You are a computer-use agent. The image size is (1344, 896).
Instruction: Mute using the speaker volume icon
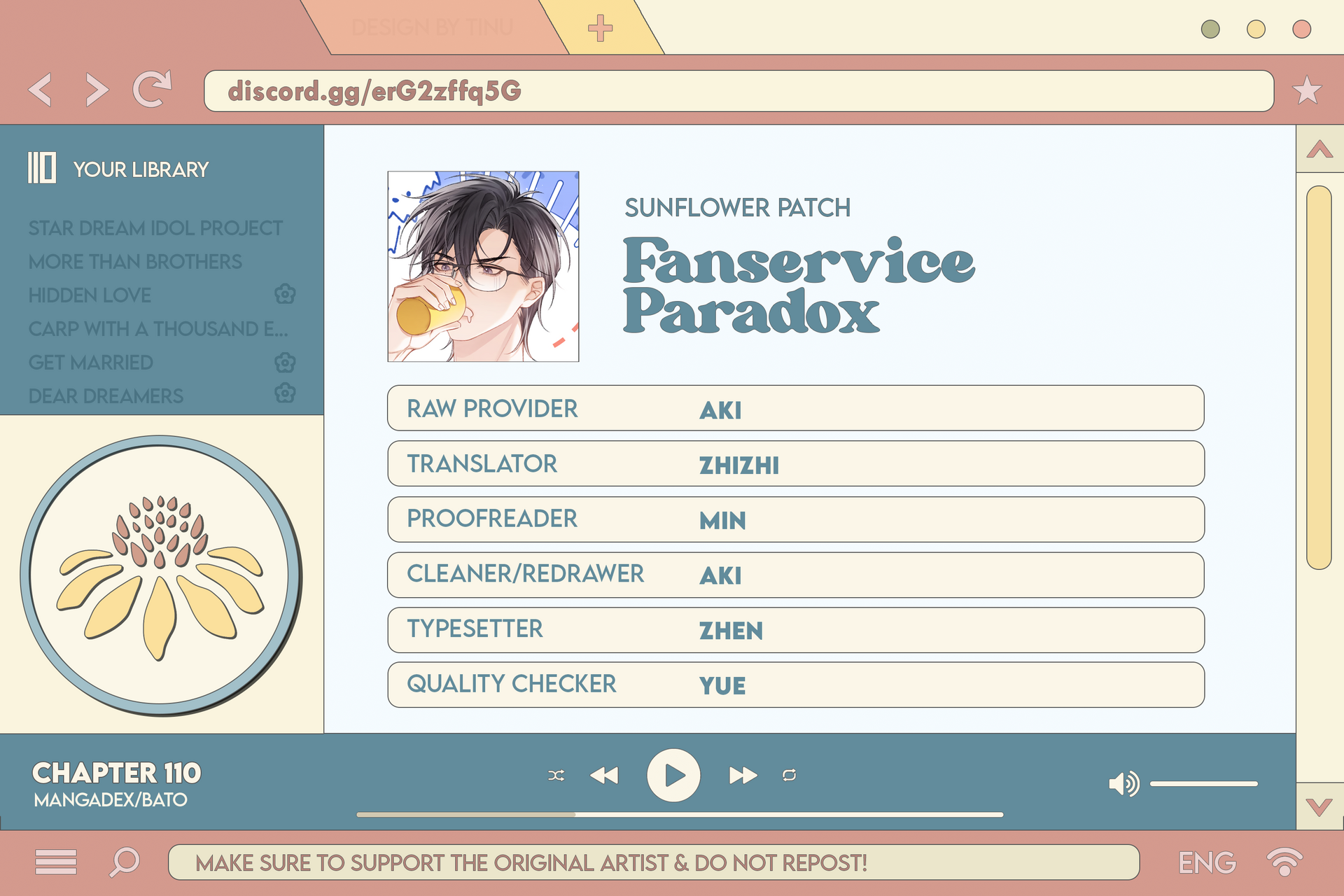point(1123,784)
